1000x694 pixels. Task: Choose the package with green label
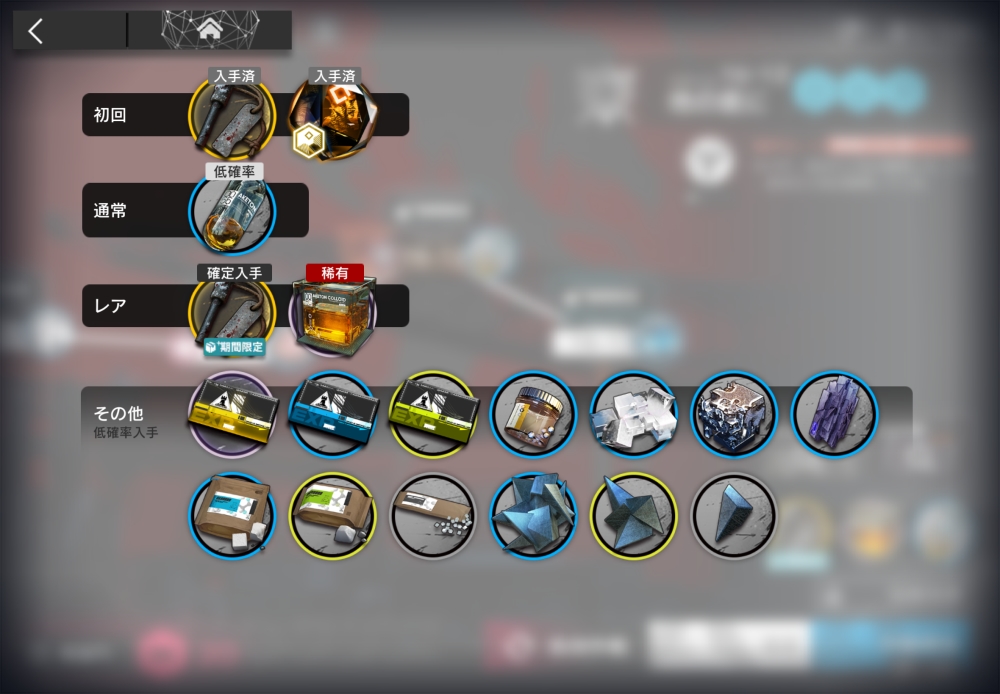332,514
